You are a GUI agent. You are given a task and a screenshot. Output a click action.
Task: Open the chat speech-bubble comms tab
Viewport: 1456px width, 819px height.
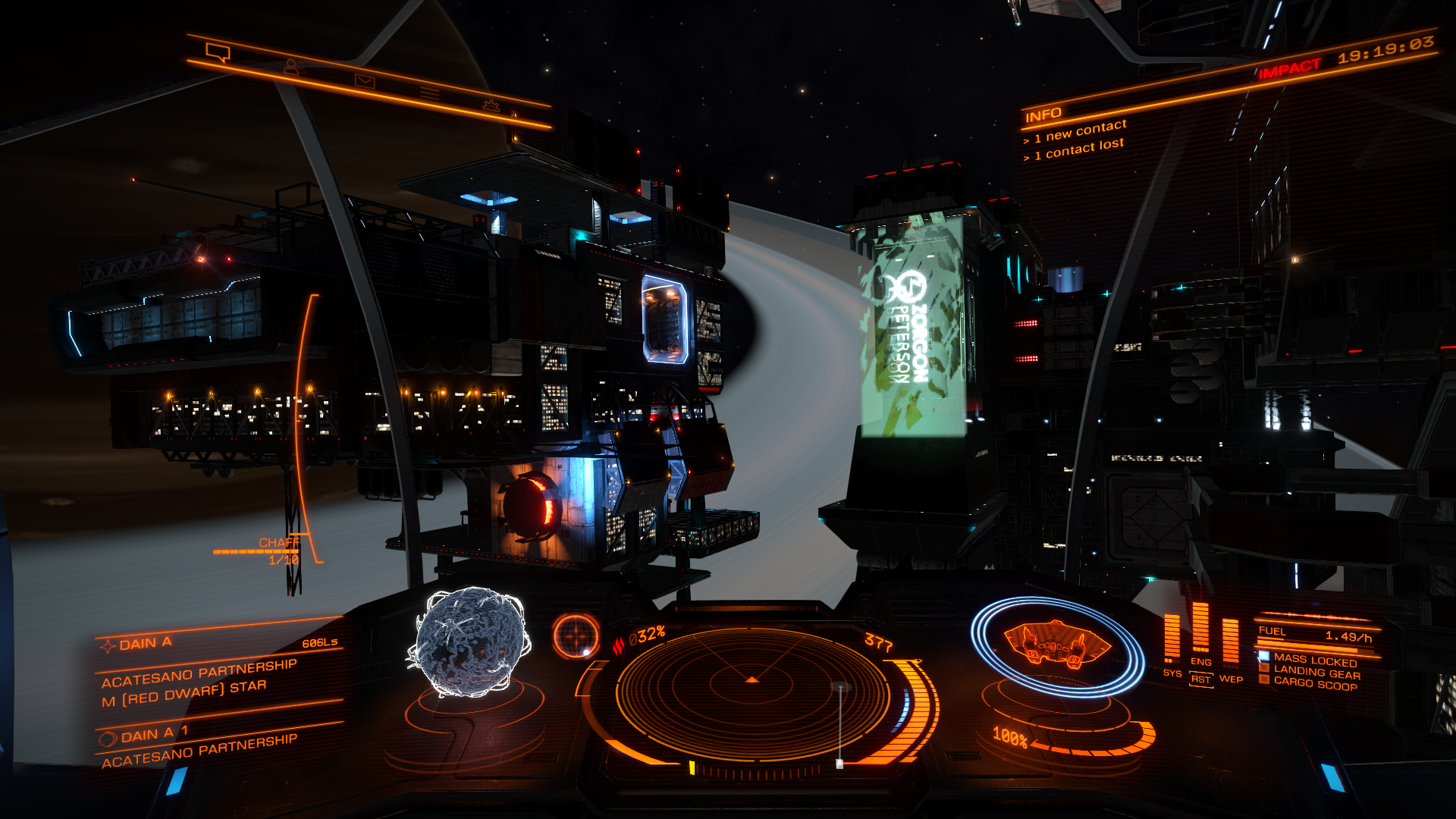(x=218, y=52)
